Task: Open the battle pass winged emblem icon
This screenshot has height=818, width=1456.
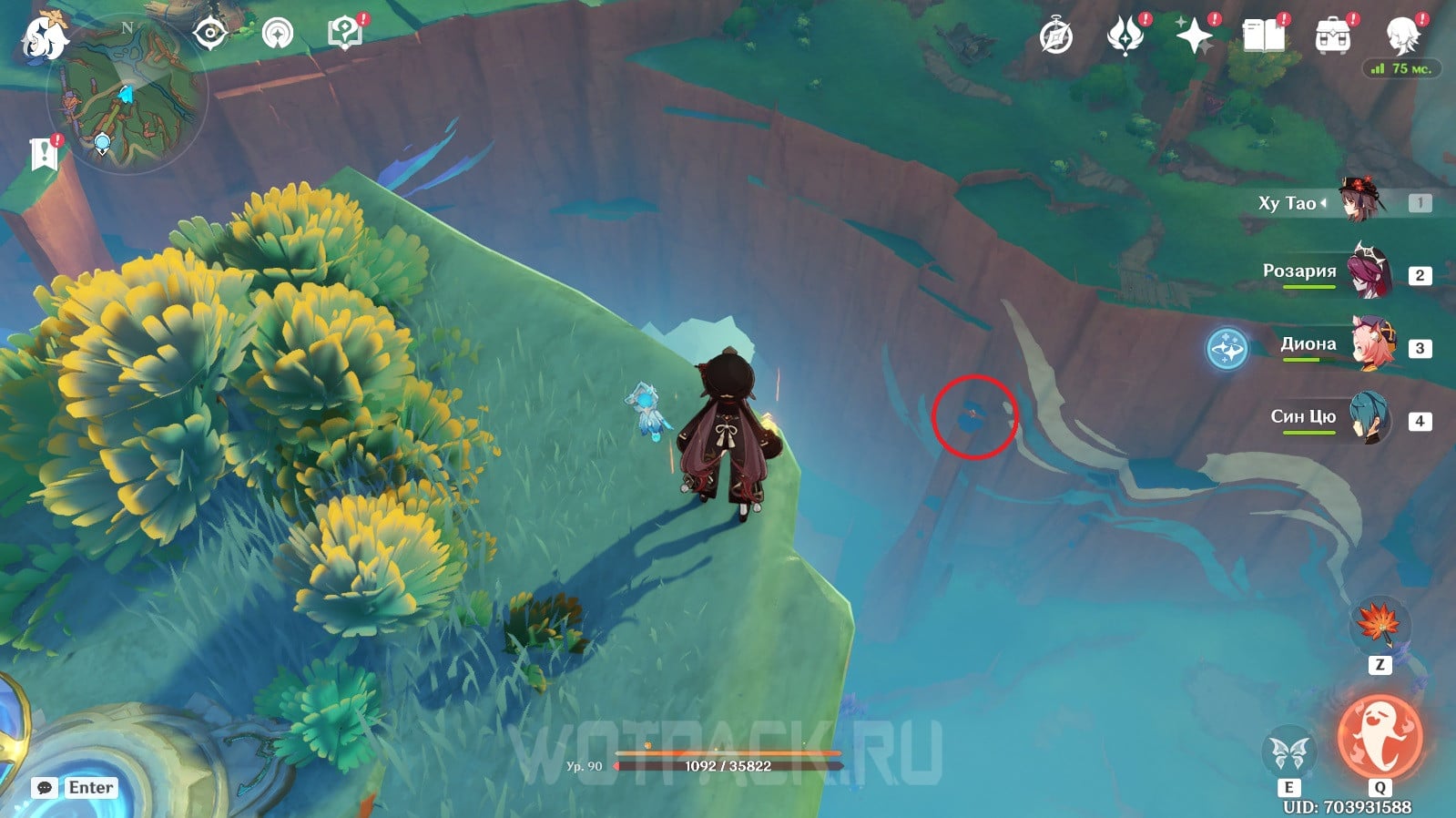Action: pyautogui.click(x=1125, y=36)
